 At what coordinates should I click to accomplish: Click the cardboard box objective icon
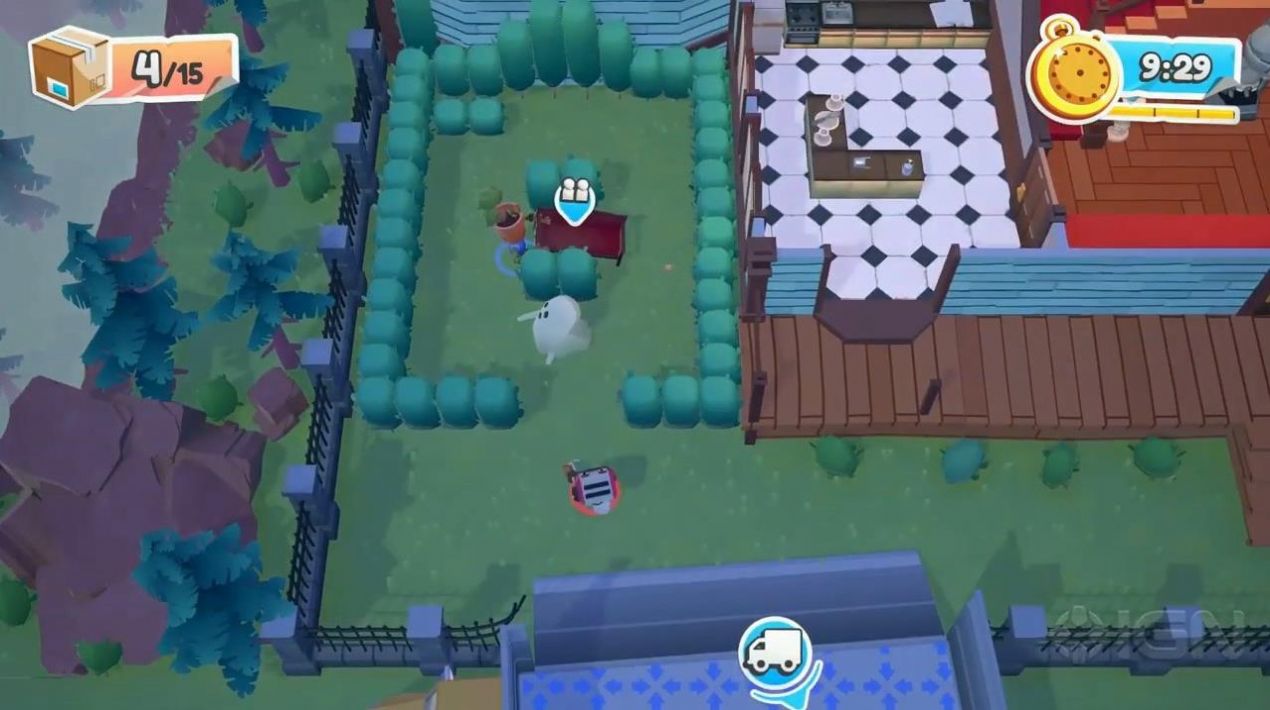click(x=70, y=67)
